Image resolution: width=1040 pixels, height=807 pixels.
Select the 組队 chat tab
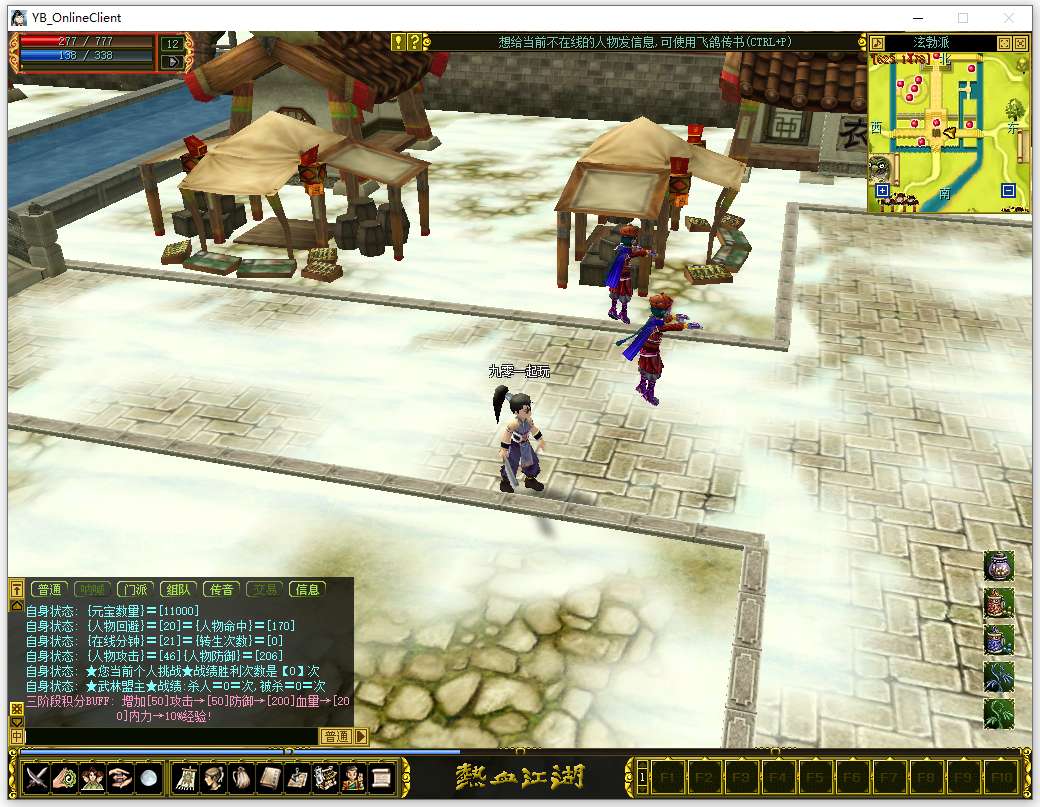tap(178, 590)
